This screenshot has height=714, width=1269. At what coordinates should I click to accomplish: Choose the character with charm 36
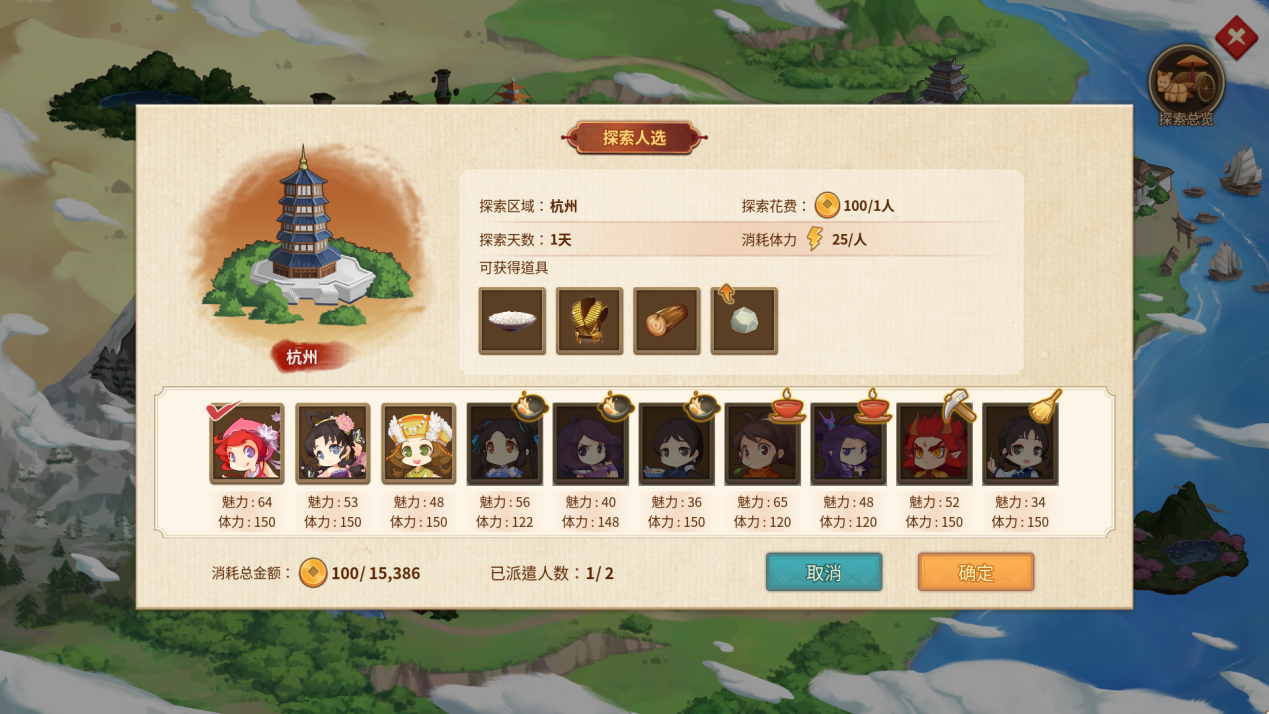(x=676, y=444)
